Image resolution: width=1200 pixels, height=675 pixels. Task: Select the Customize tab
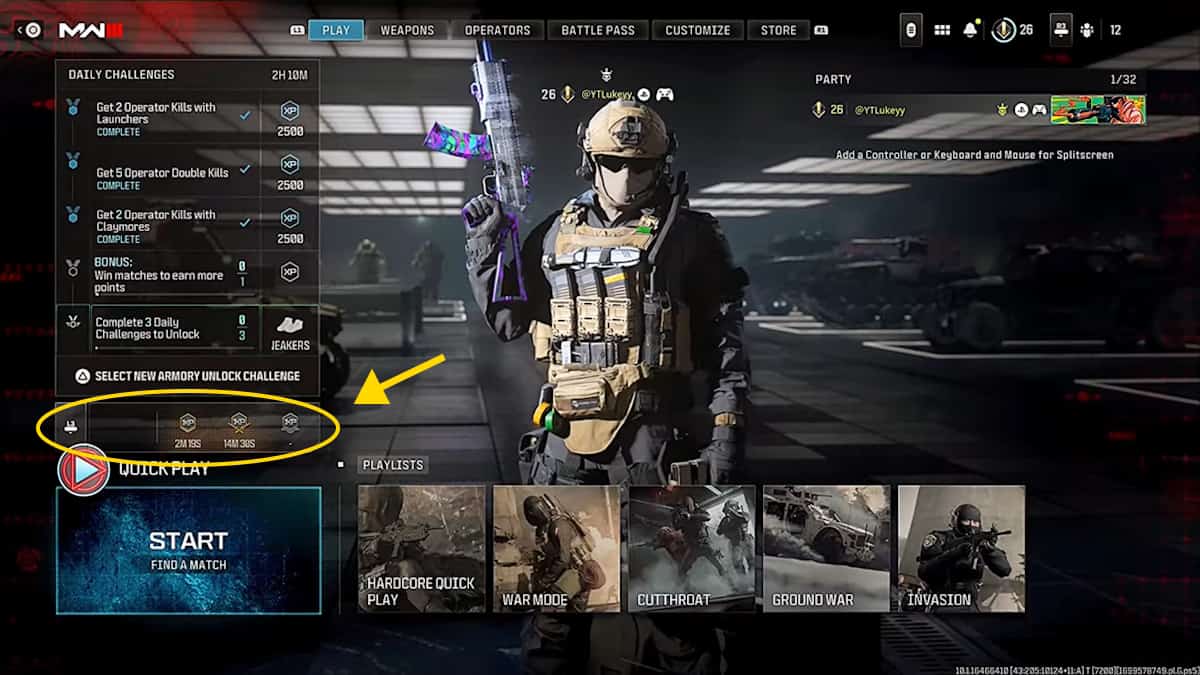(697, 30)
